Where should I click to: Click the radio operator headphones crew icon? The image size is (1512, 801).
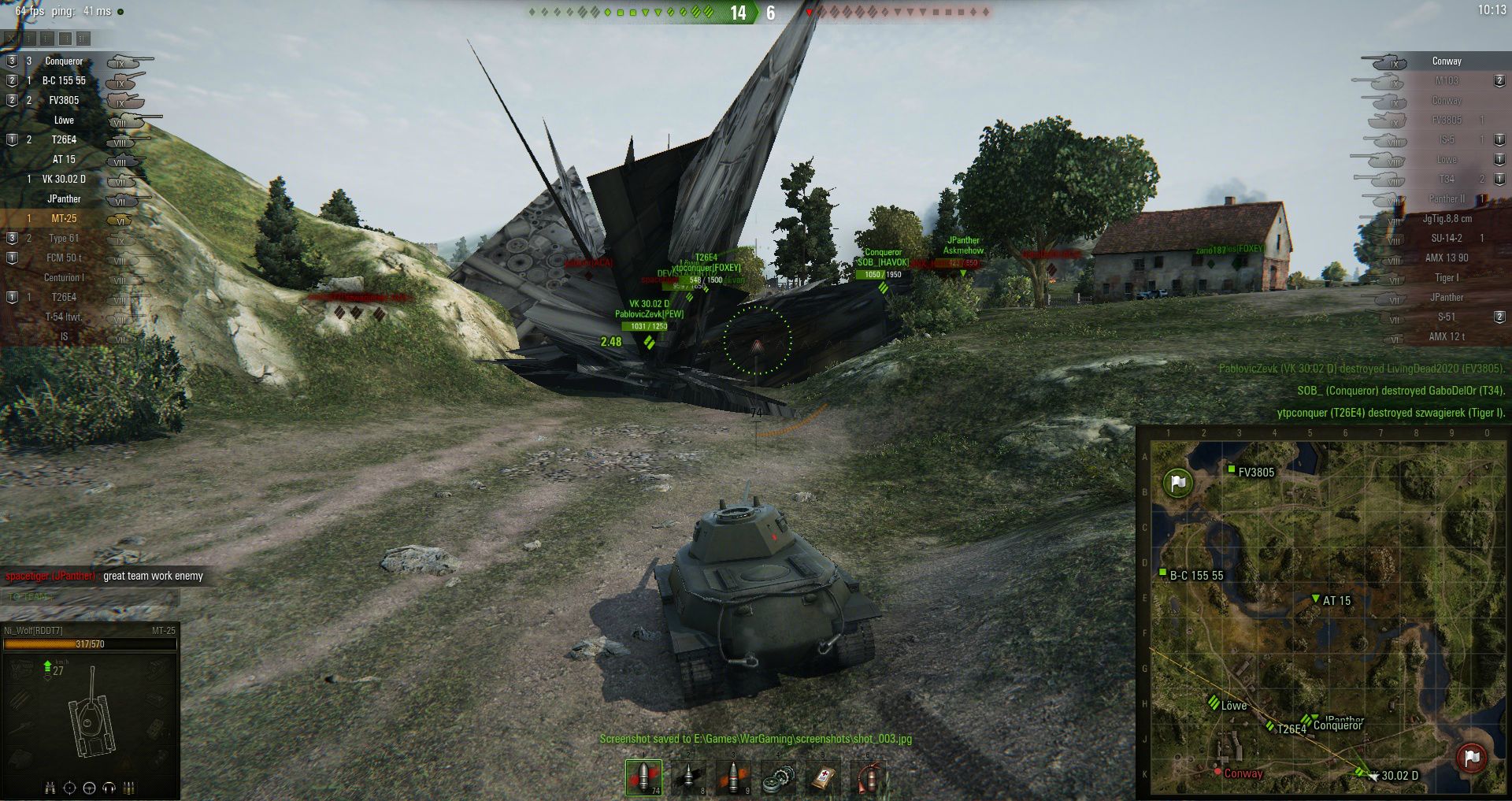109,788
